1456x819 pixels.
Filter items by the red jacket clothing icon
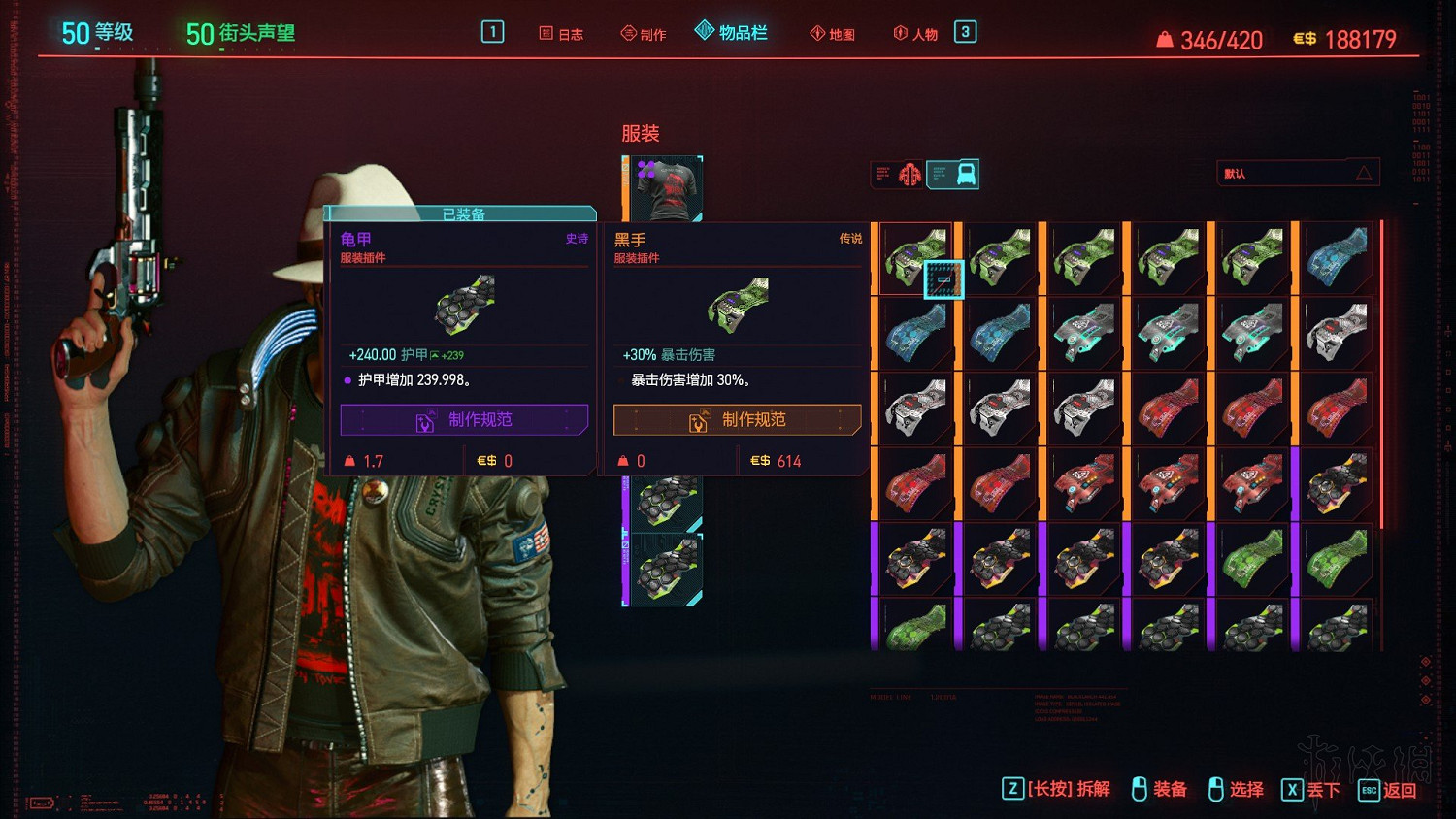coord(910,175)
